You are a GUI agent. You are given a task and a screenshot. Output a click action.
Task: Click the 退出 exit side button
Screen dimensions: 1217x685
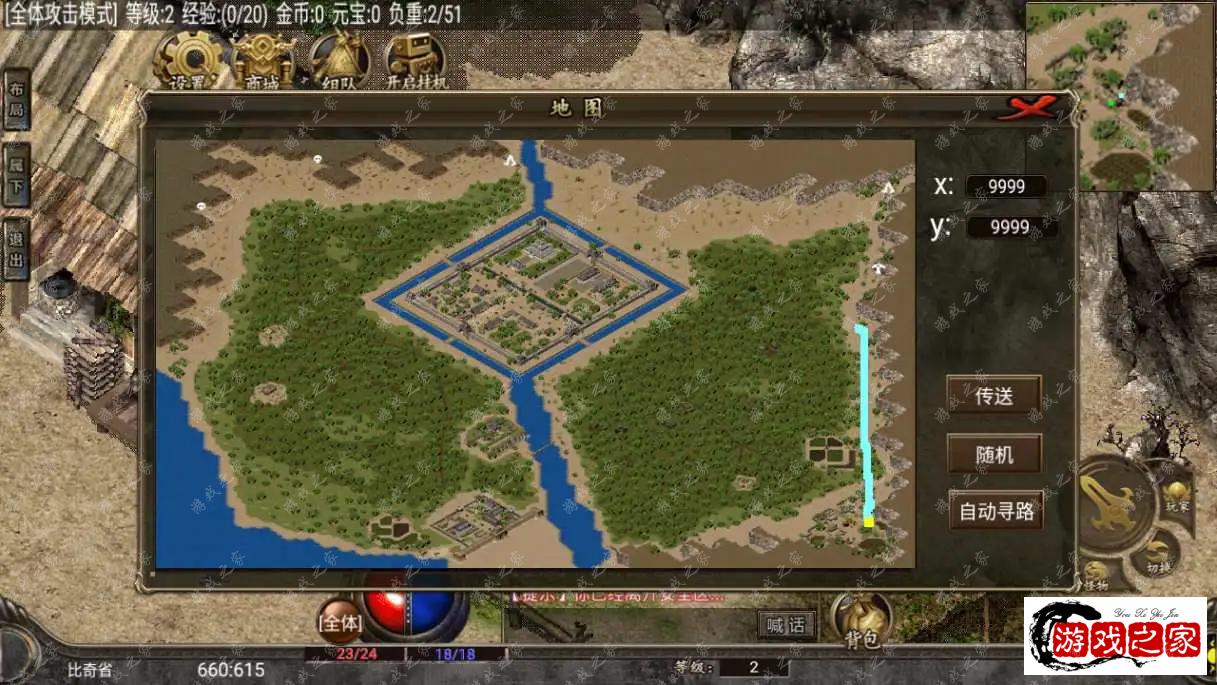coord(16,249)
